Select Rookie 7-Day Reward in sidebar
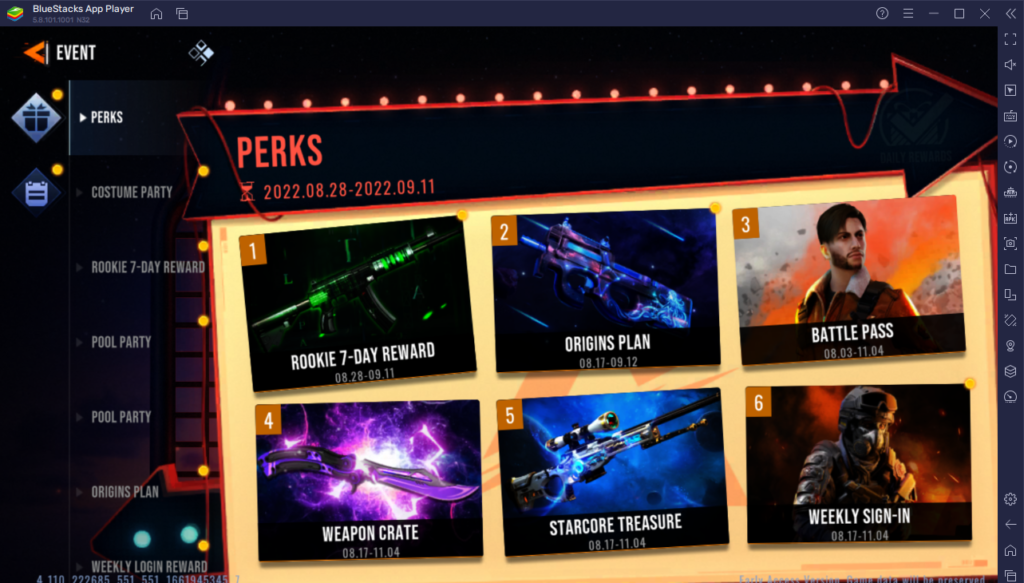This screenshot has height=583, width=1024. (x=147, y=267)
